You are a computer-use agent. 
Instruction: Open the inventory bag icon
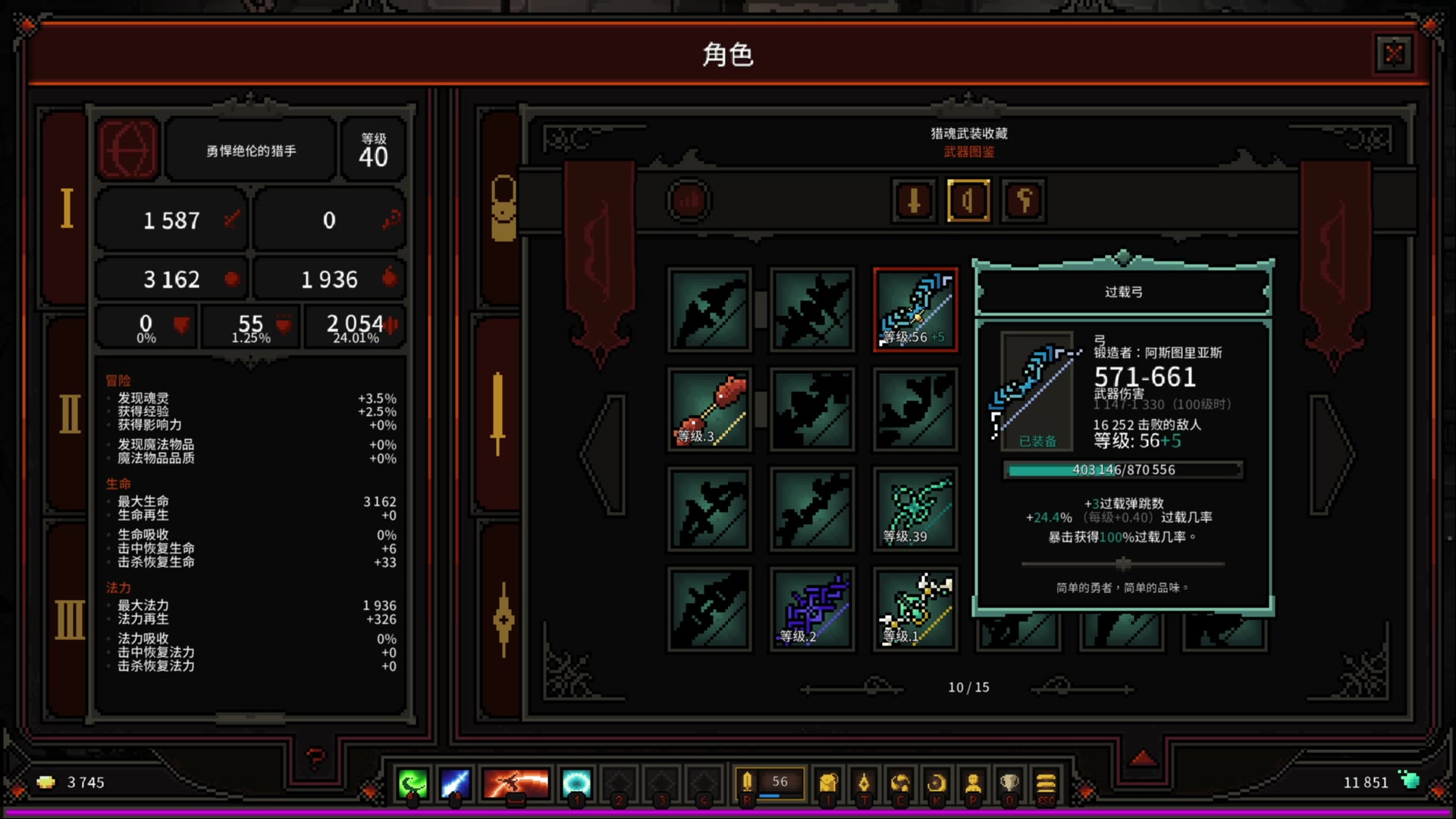click(x=828, y=783)
